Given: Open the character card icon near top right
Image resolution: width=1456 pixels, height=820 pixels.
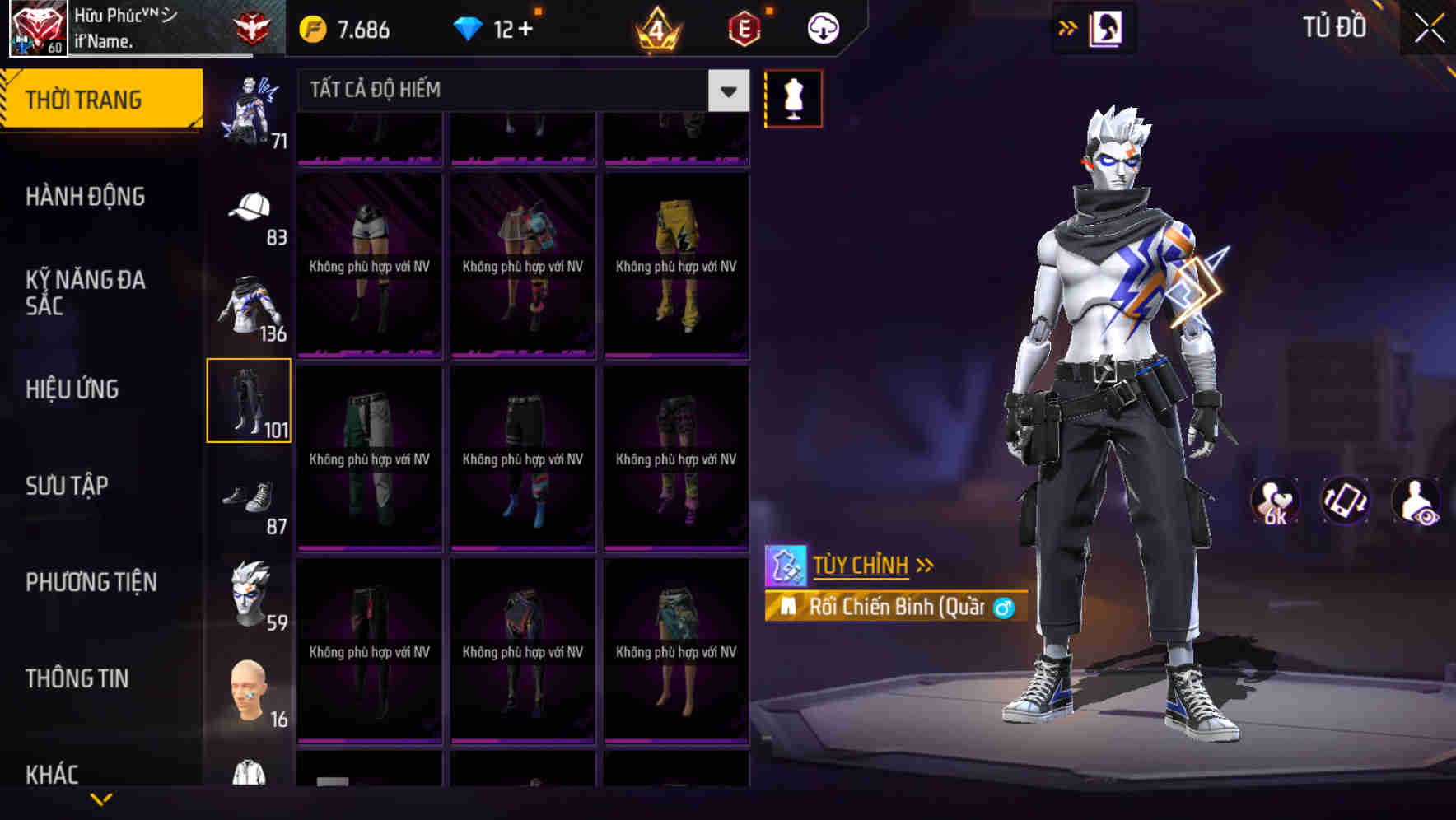Looking at the screenshot, I should pyautogui.click(x=1104, y=27).
